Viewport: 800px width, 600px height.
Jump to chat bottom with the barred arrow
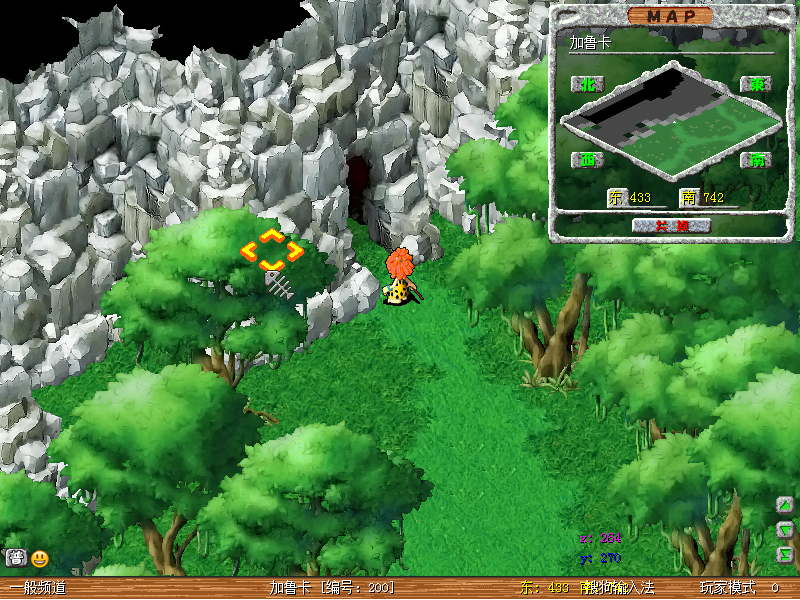click(786, 553)
